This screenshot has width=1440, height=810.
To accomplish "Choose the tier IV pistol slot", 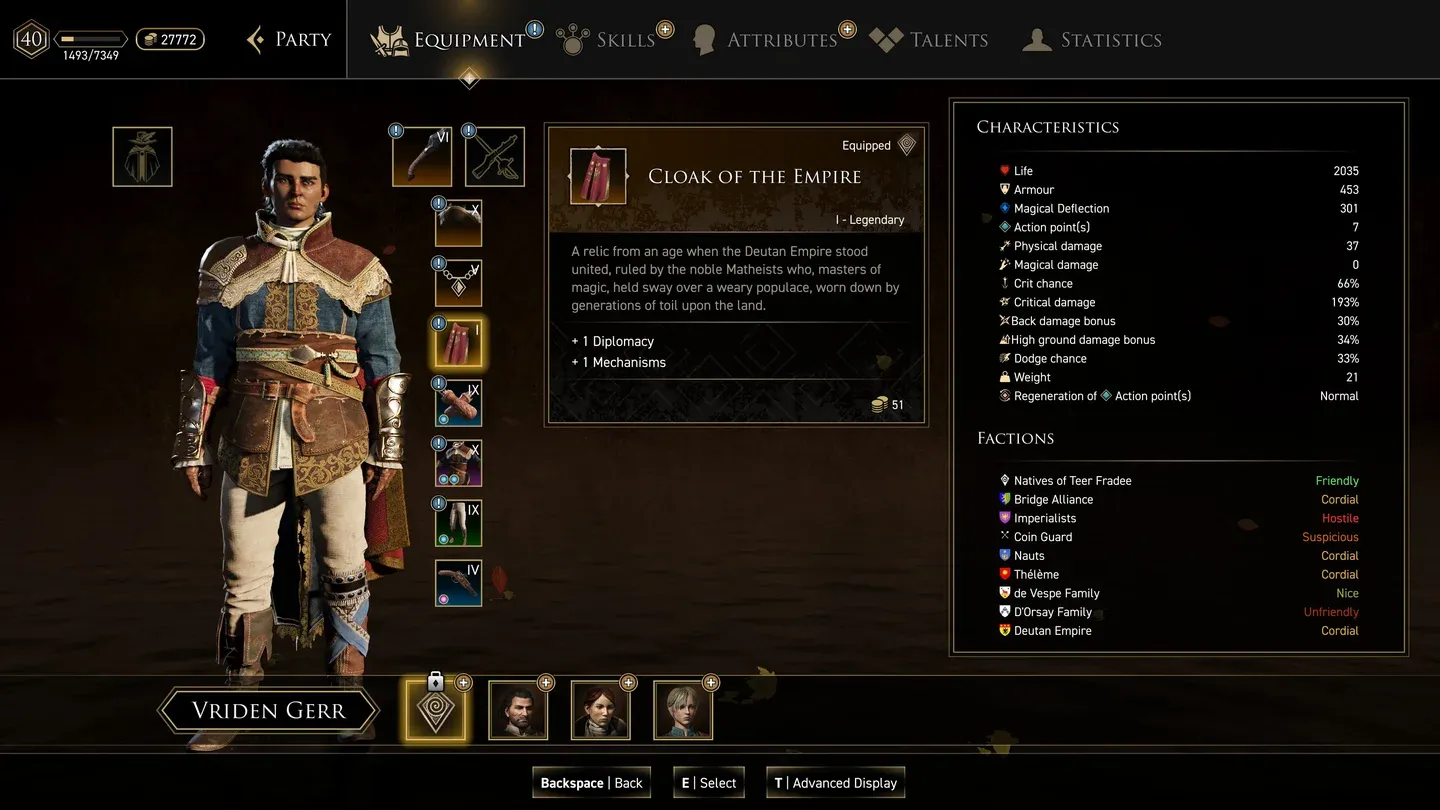I will 458,583.
